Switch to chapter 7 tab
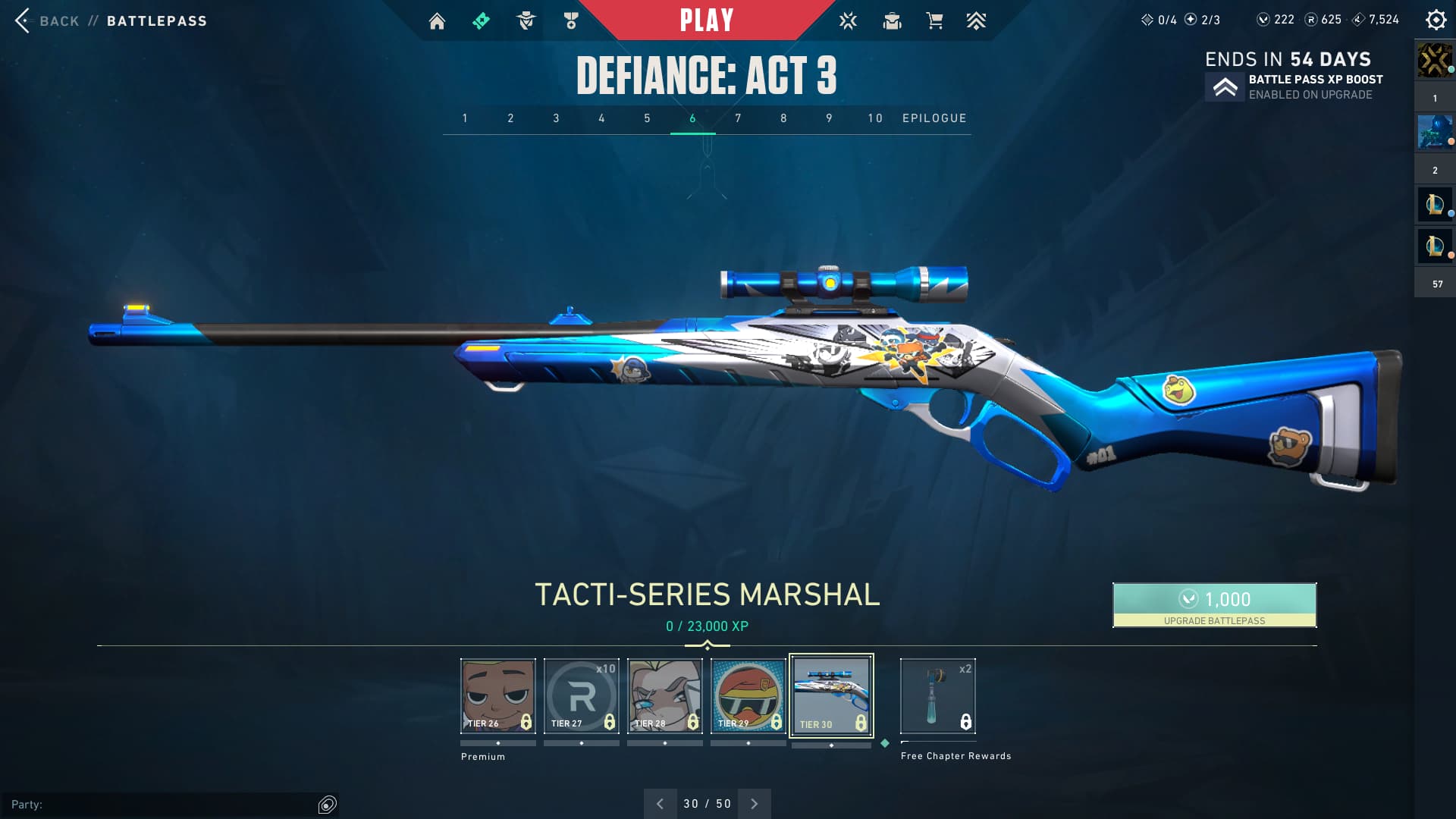Image resolution: width=1456 pixels, height=819 pixels. click(738, 118)
